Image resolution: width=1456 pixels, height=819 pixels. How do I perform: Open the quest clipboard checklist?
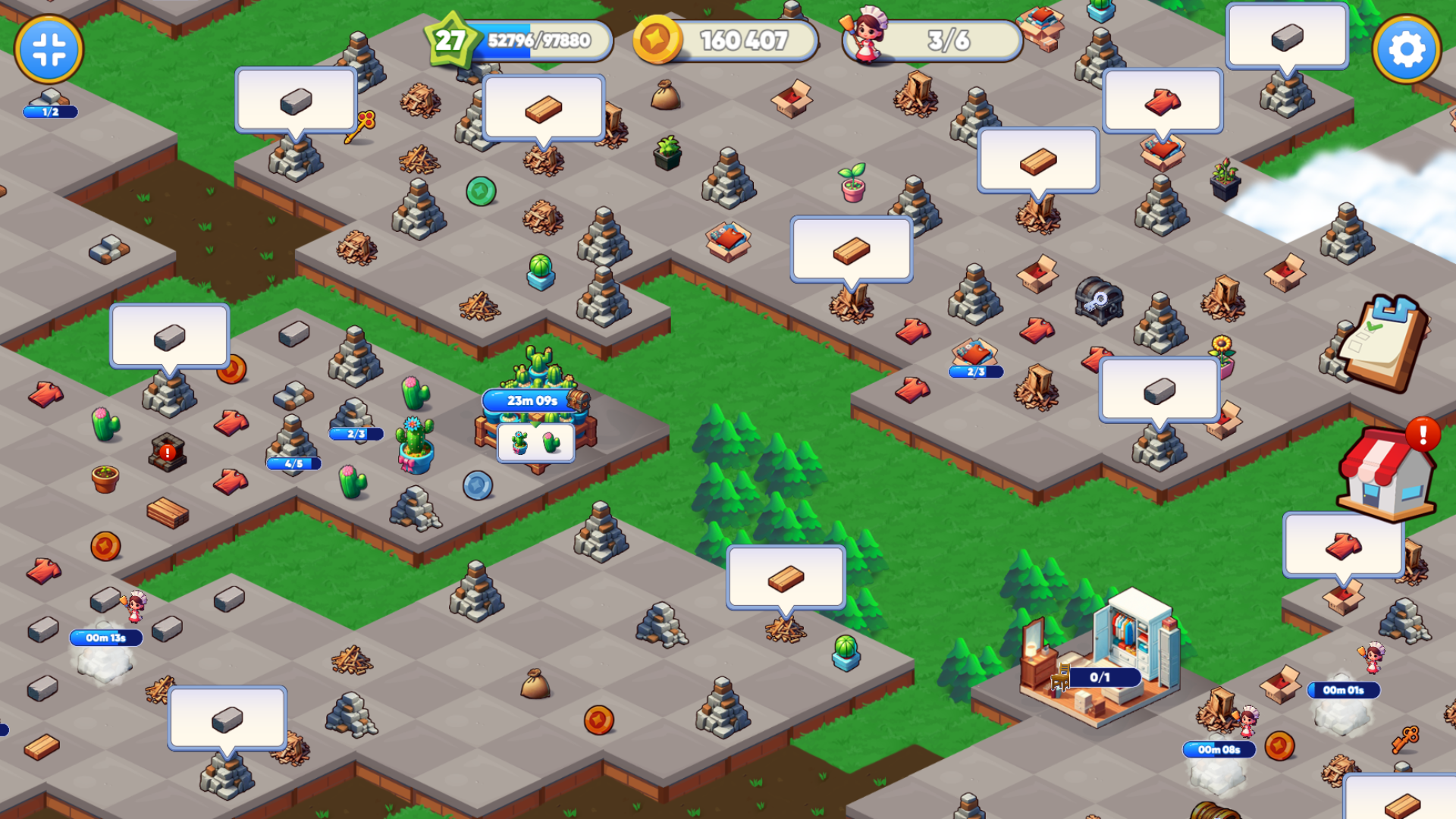pos(1382,344)
